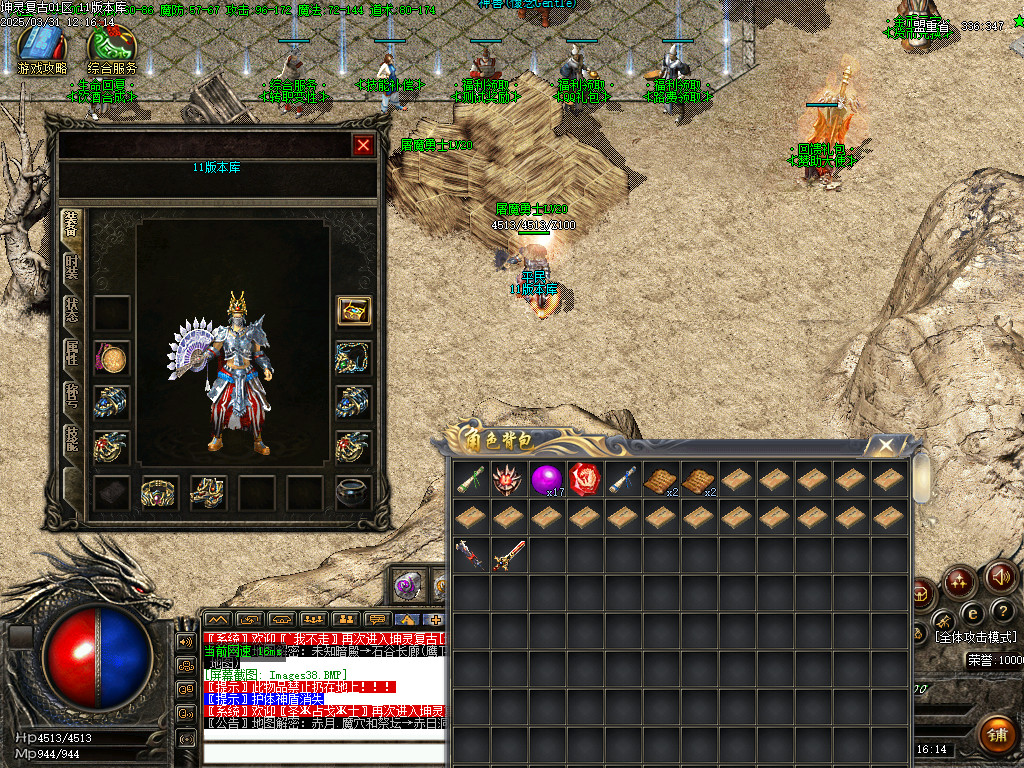The width and height of the screenshot is (1024, 768).
Task: Select the purple orb stack in the bag
Action: coord(547,480)
